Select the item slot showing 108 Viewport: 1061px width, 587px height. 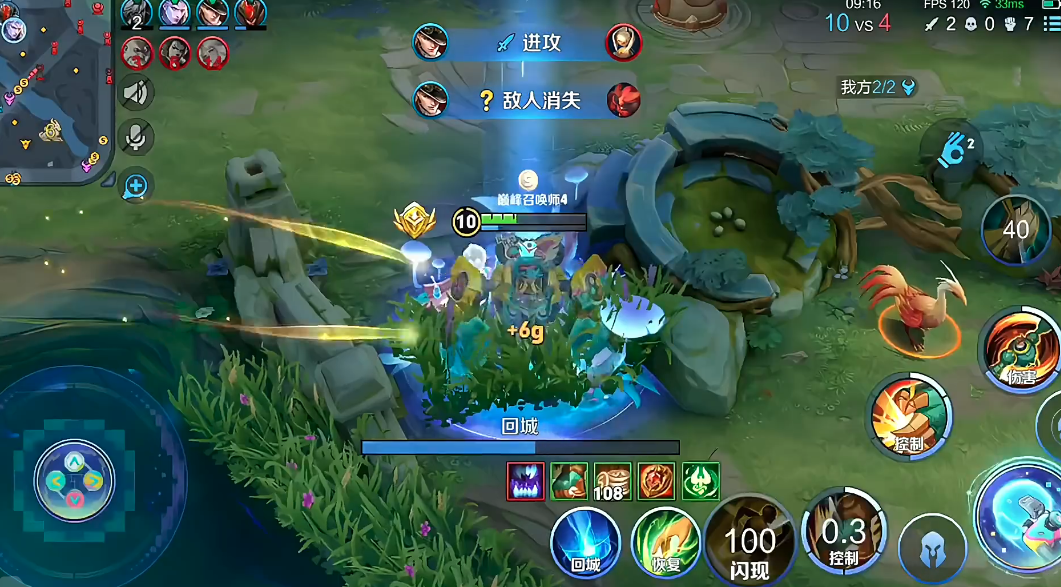tap(613, 481)
